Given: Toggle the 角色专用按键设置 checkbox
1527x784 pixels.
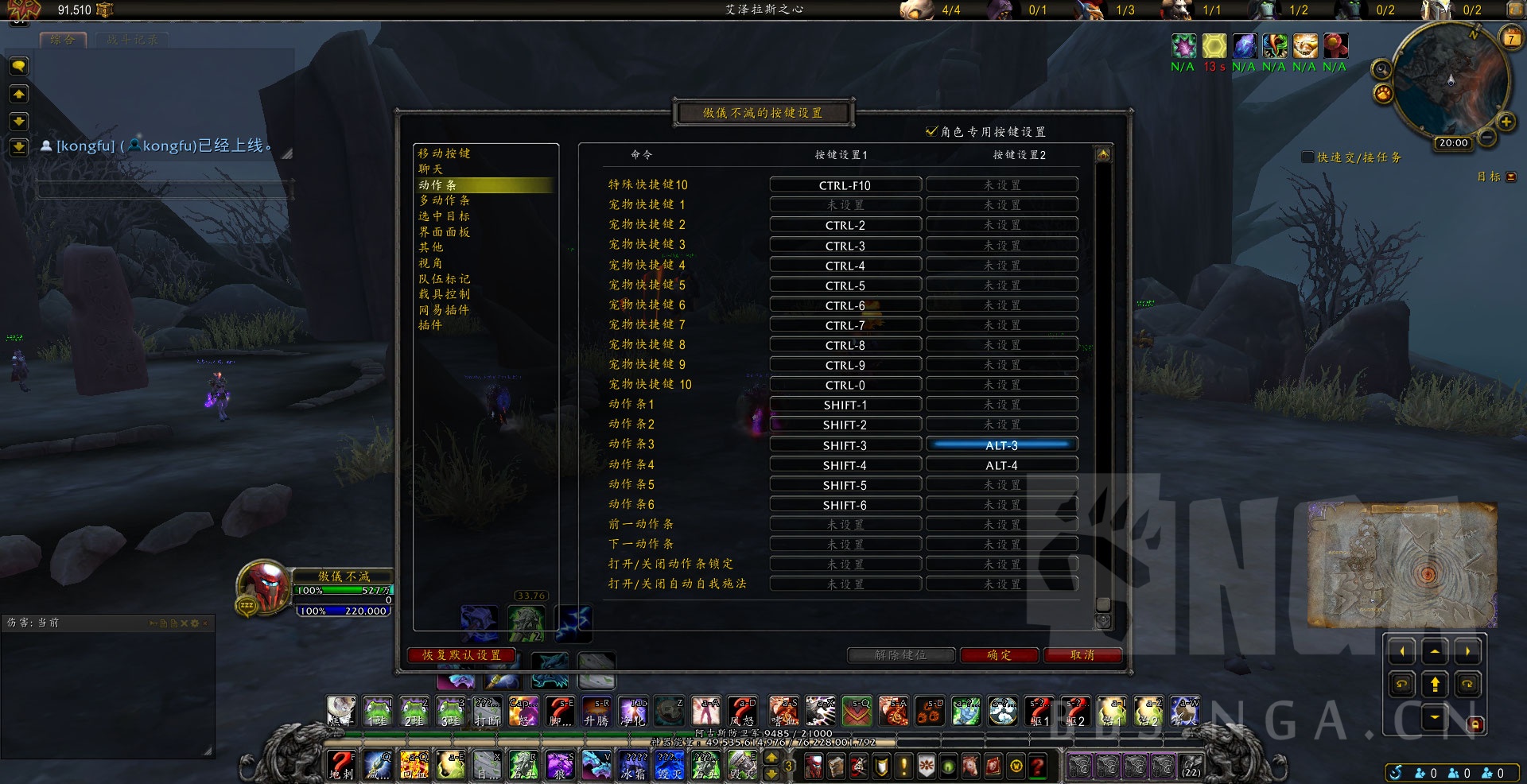Looking at the screenshot, I should (931, 131).
